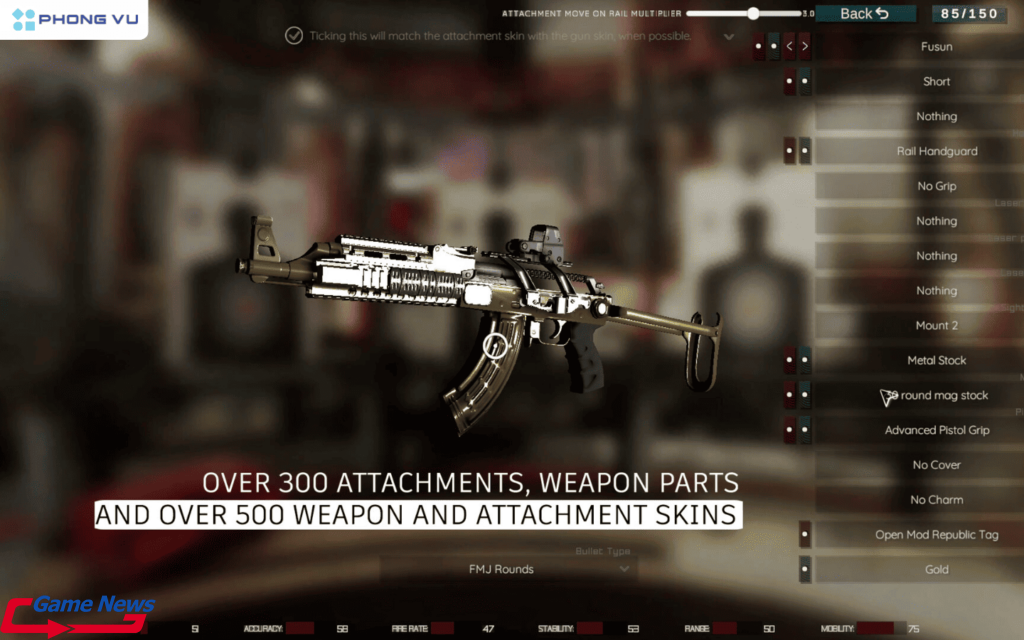Open the Advanced Pistol Grip slot
The height and width of the screenshot is (640, 1024).
pyautogui.click(x=936, y=430)
